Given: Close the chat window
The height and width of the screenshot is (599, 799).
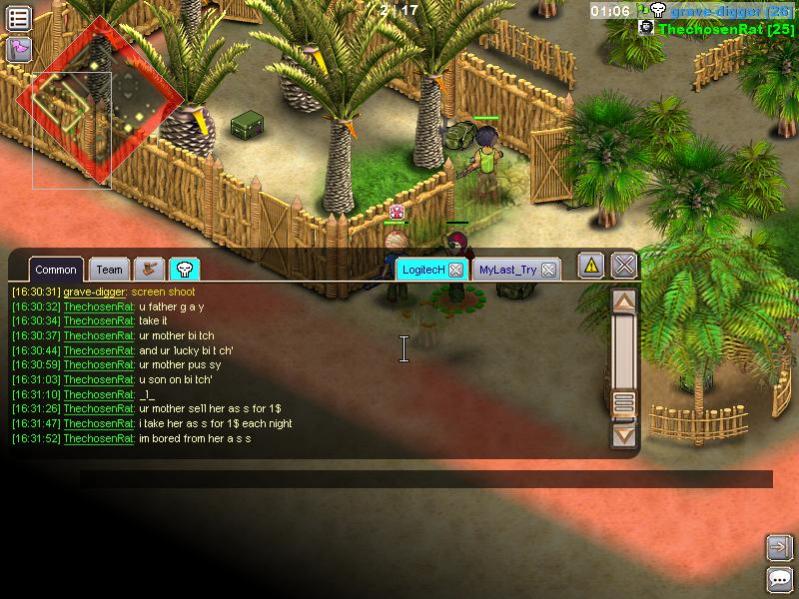Looking at the screenshot, I should click(624, 265).
